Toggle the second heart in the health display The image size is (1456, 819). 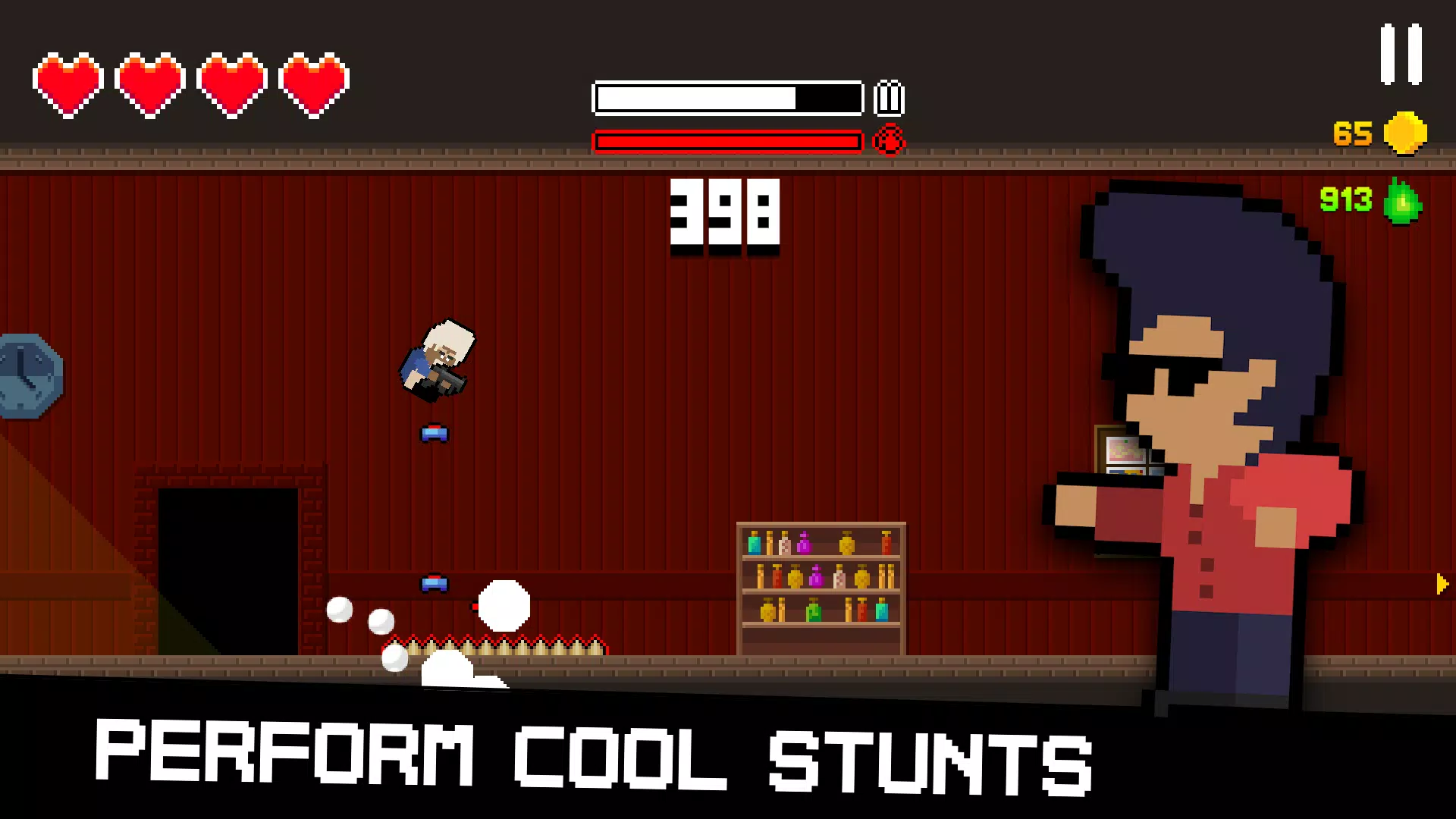(x=149, y=82)
